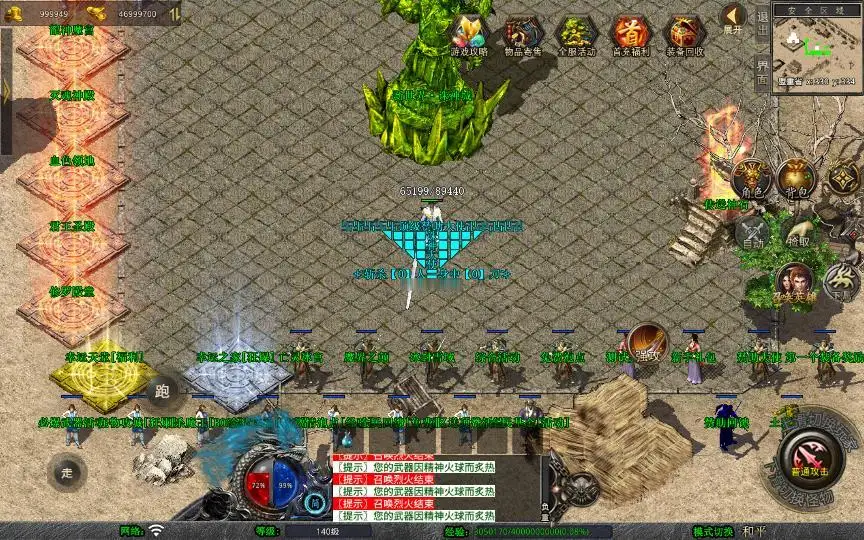The width and height of the screenshot is (864, 540).
Task: Click the 强攻 forced attack skill icon
Action: point(647,344)
